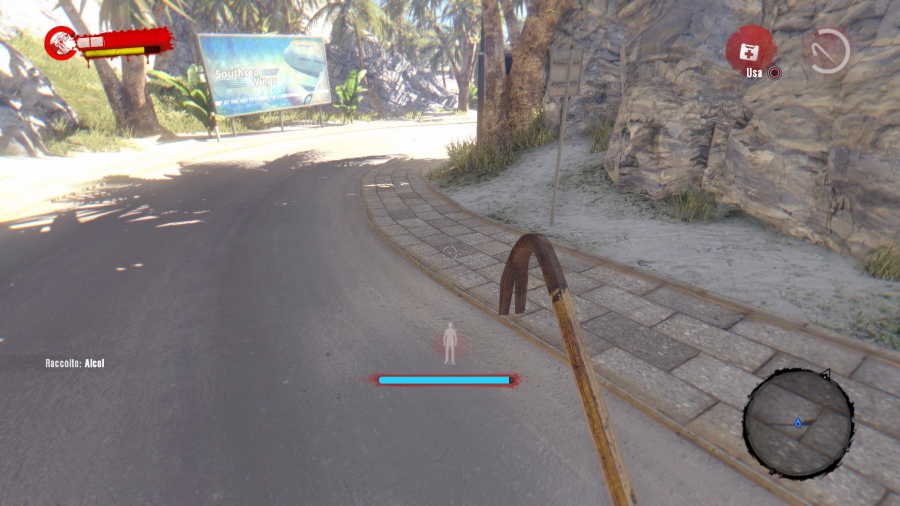Click the circular minimap

(798, 423)
